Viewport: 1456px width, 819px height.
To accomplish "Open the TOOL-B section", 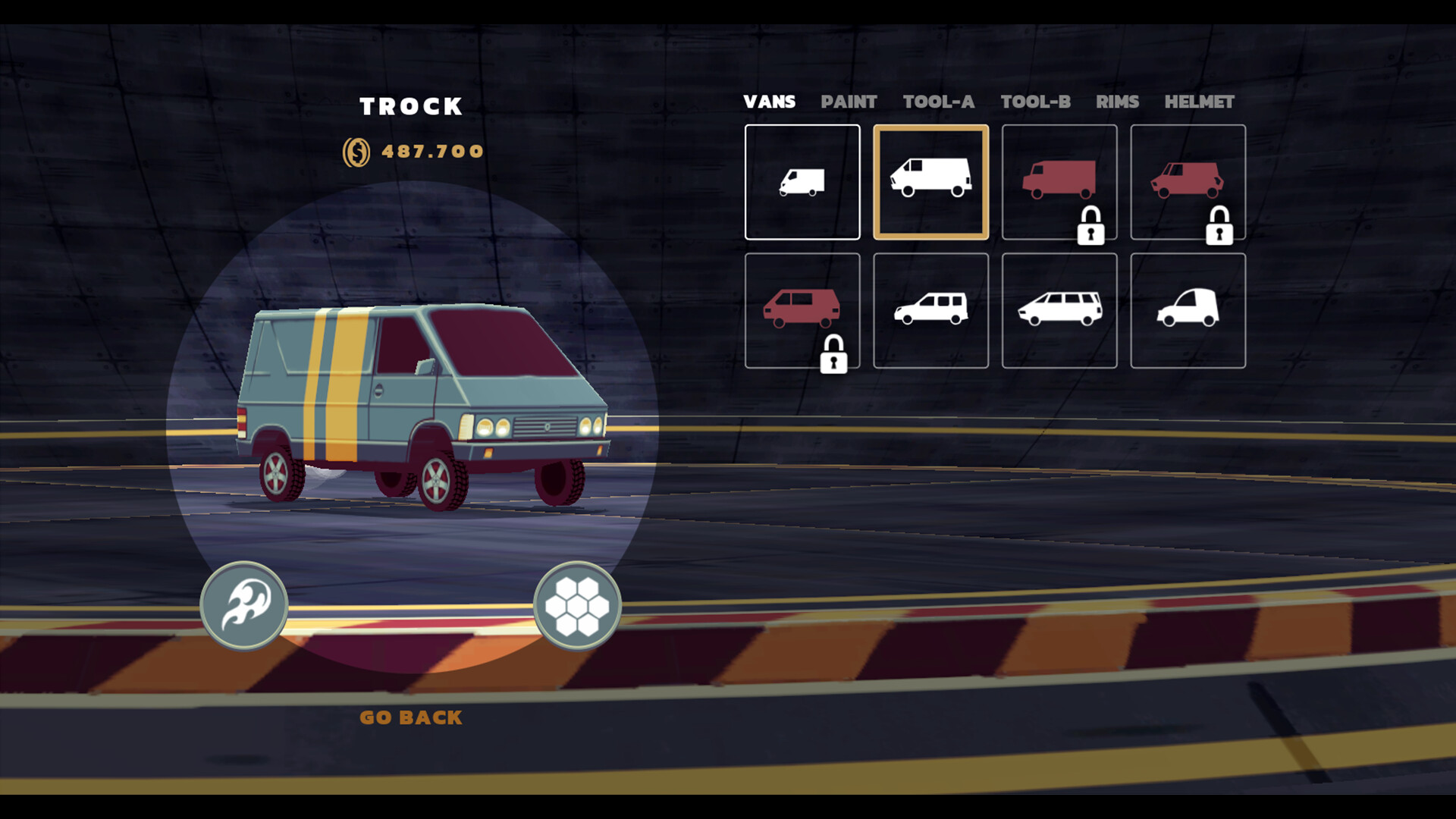I will 1037,102.
